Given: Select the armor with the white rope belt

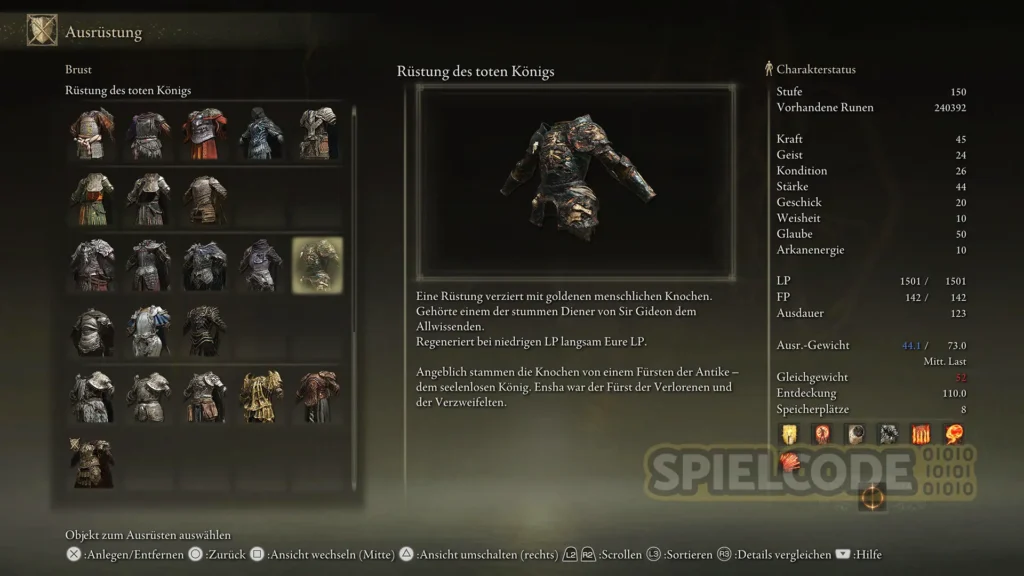Looking at the screenshot, I should [x=92, y=134].
